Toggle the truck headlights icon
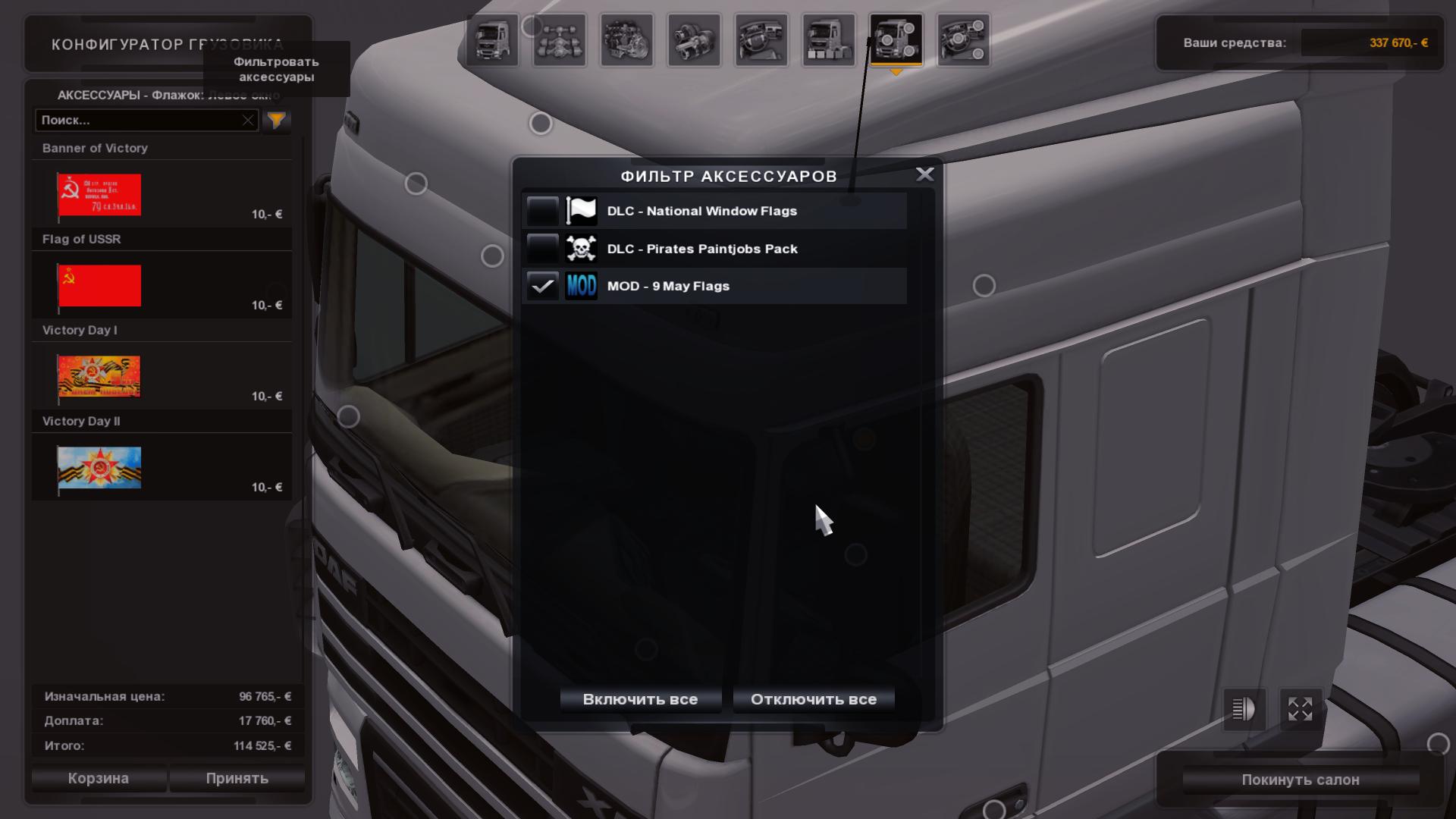This screenshot has width=1456, height=819. (1244, 709)
